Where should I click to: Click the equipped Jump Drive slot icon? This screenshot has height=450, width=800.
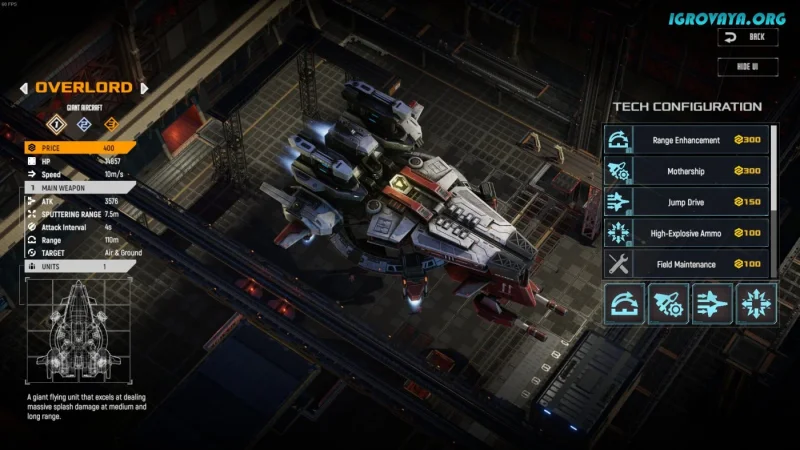(x=712, y=304)
